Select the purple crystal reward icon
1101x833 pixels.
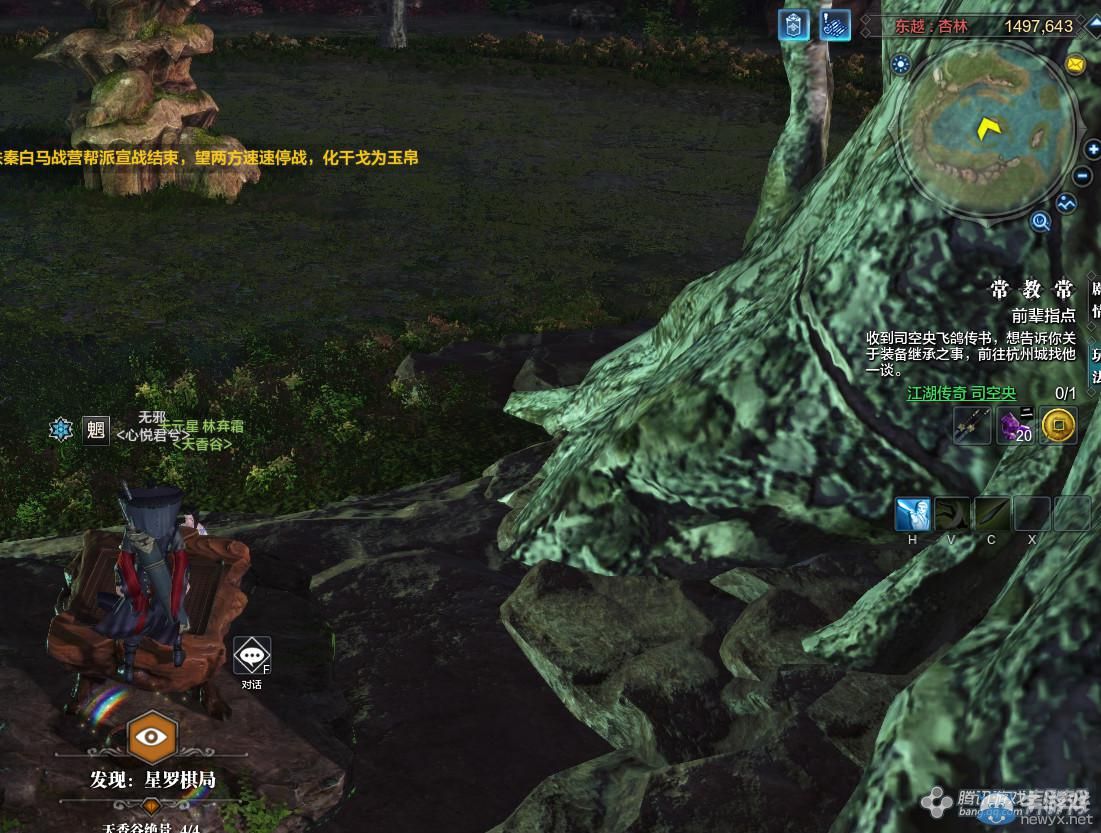tap(1015, 426)
